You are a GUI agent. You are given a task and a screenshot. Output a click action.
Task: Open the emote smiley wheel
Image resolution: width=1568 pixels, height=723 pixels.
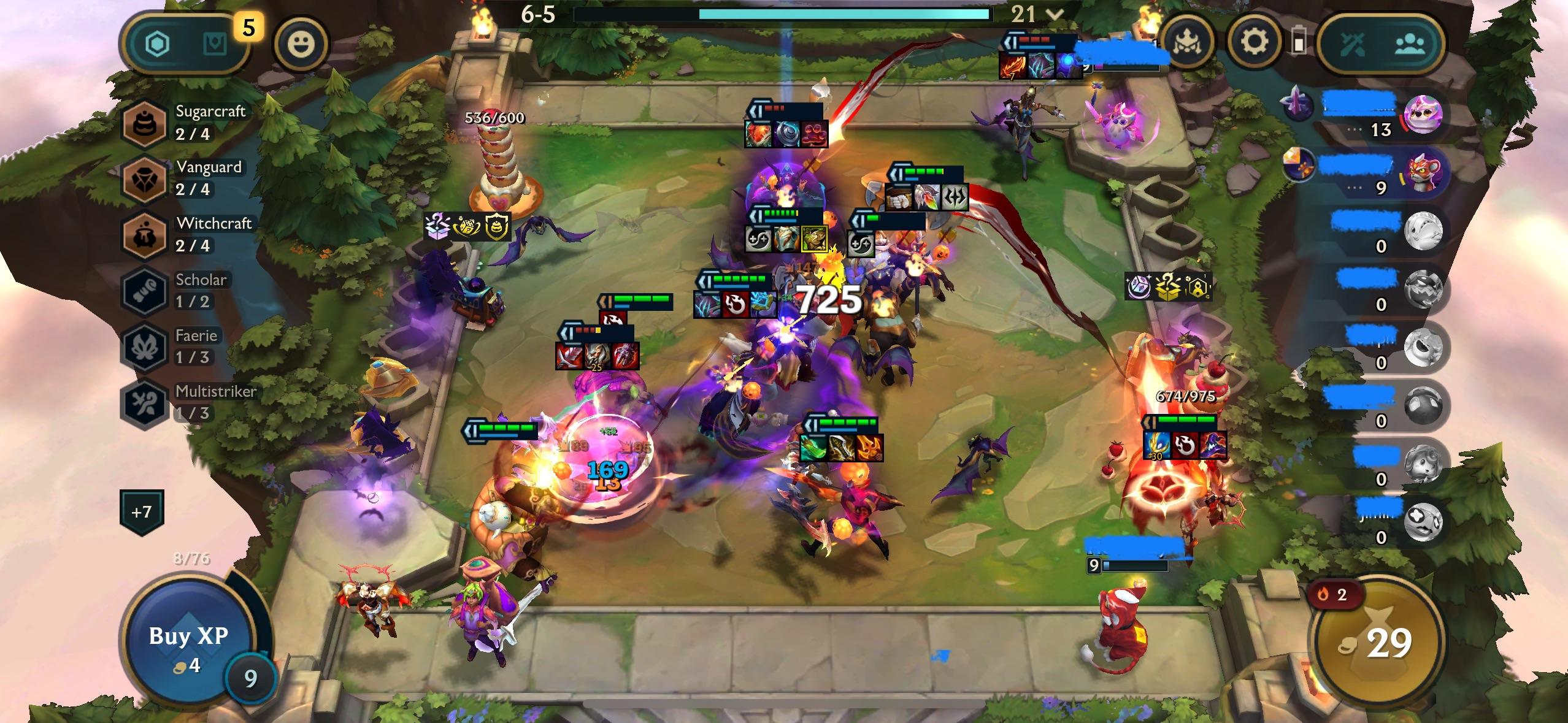pyautogui.click(x=300, y=44)
